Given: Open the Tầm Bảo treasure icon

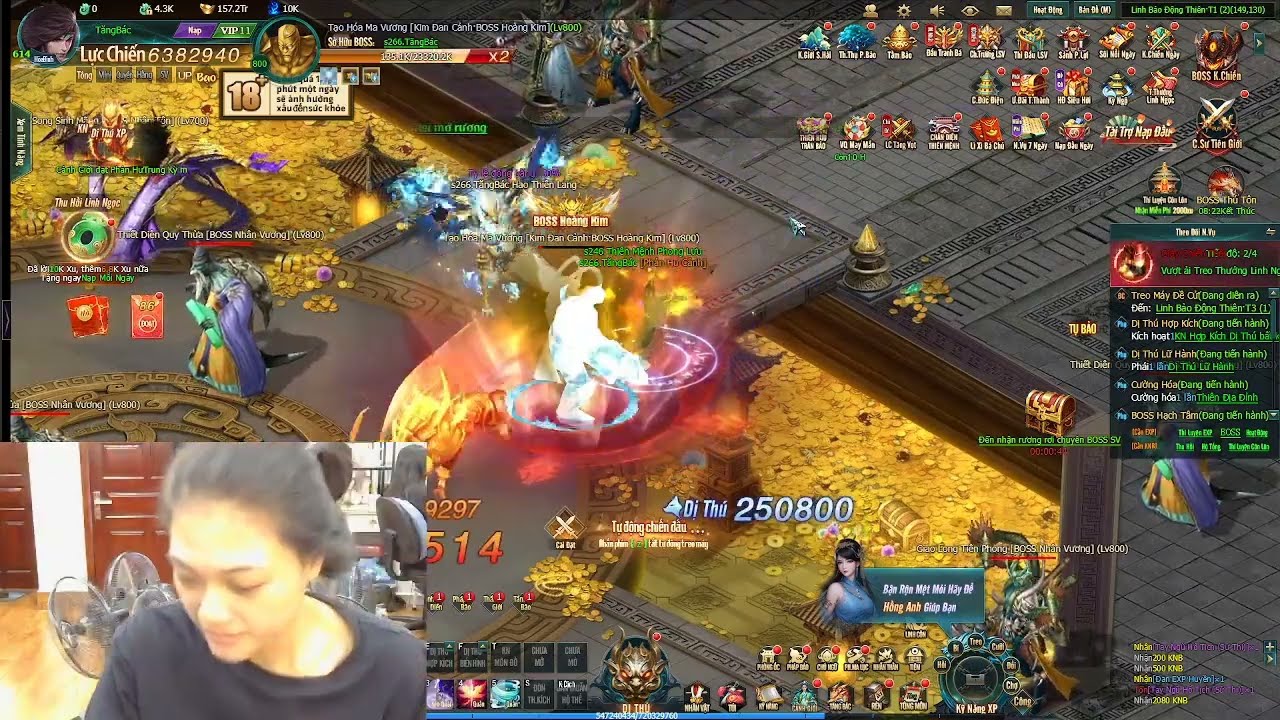Looking at the screenshot, I should click(x=900, y=42).
